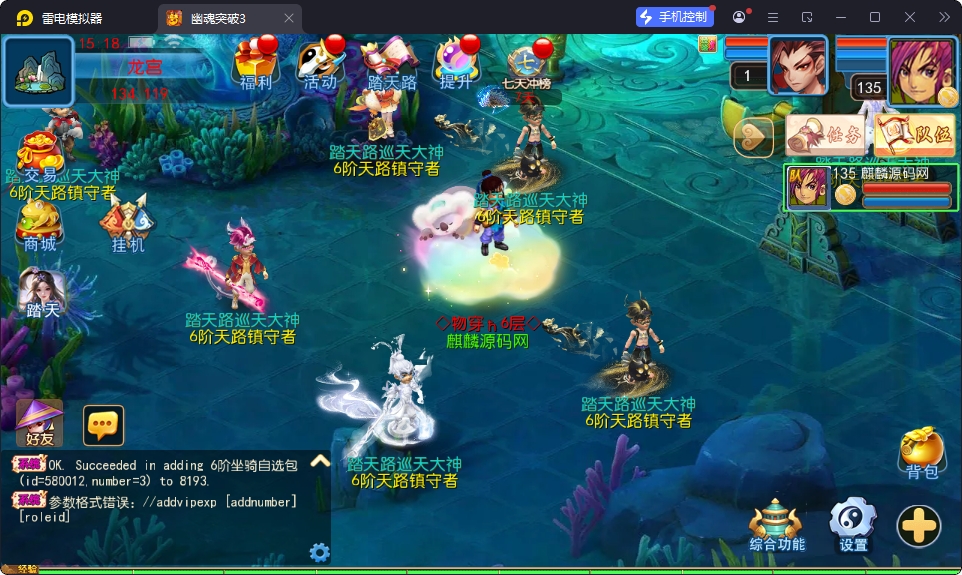Image resolution: width=962 pixels, height=575 pixels.
Task: Open the 踏天路 icon
Action: 391,63
